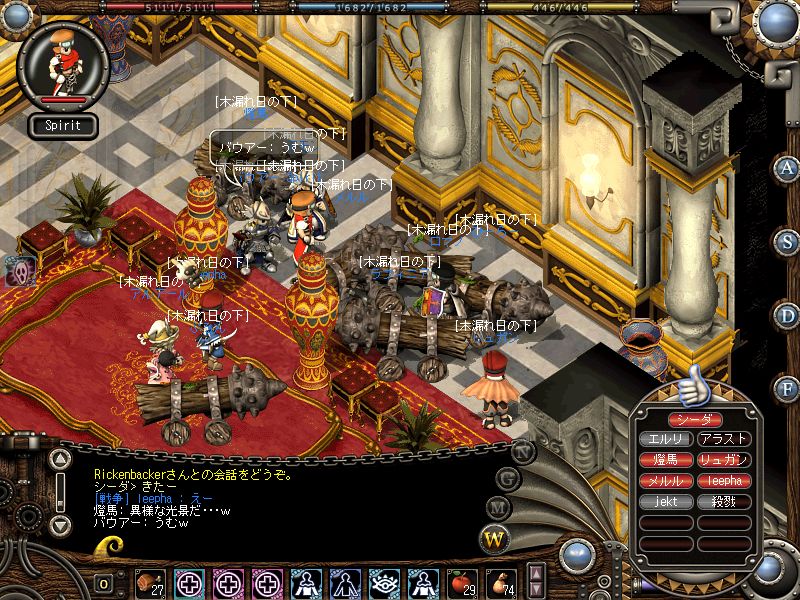This screenshot has width=800, height=600.
Task: Toggle the highlighted W chat channel button
Action: [x=493, y=539]
